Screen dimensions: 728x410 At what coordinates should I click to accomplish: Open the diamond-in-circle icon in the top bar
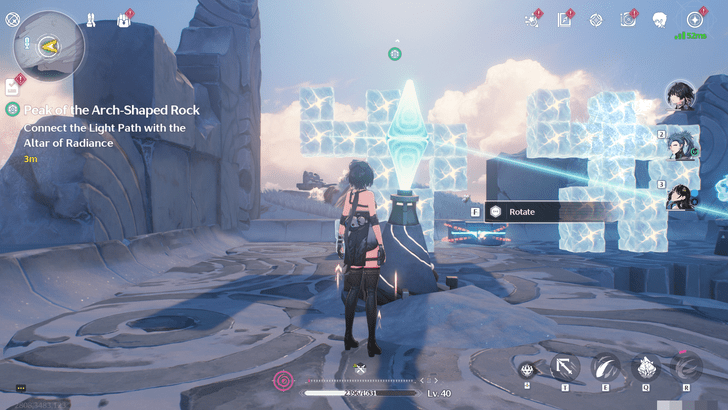(x=596, y=20)
